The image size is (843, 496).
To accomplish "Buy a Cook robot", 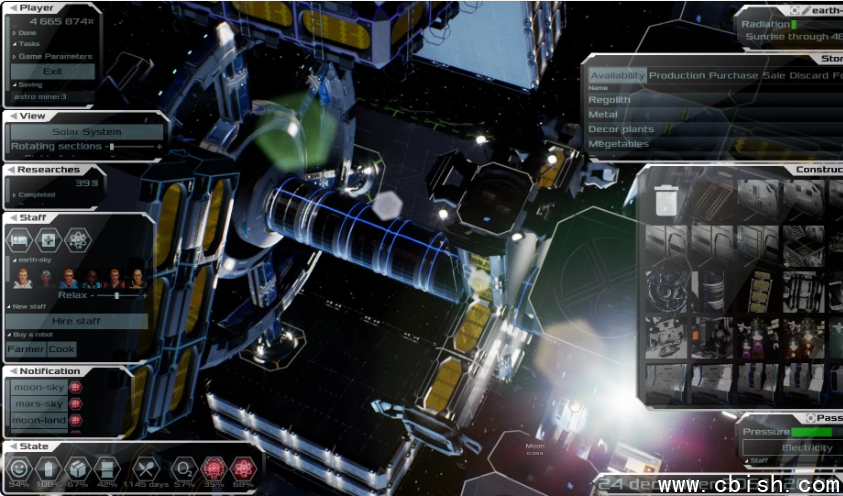I will click(62, 349).
